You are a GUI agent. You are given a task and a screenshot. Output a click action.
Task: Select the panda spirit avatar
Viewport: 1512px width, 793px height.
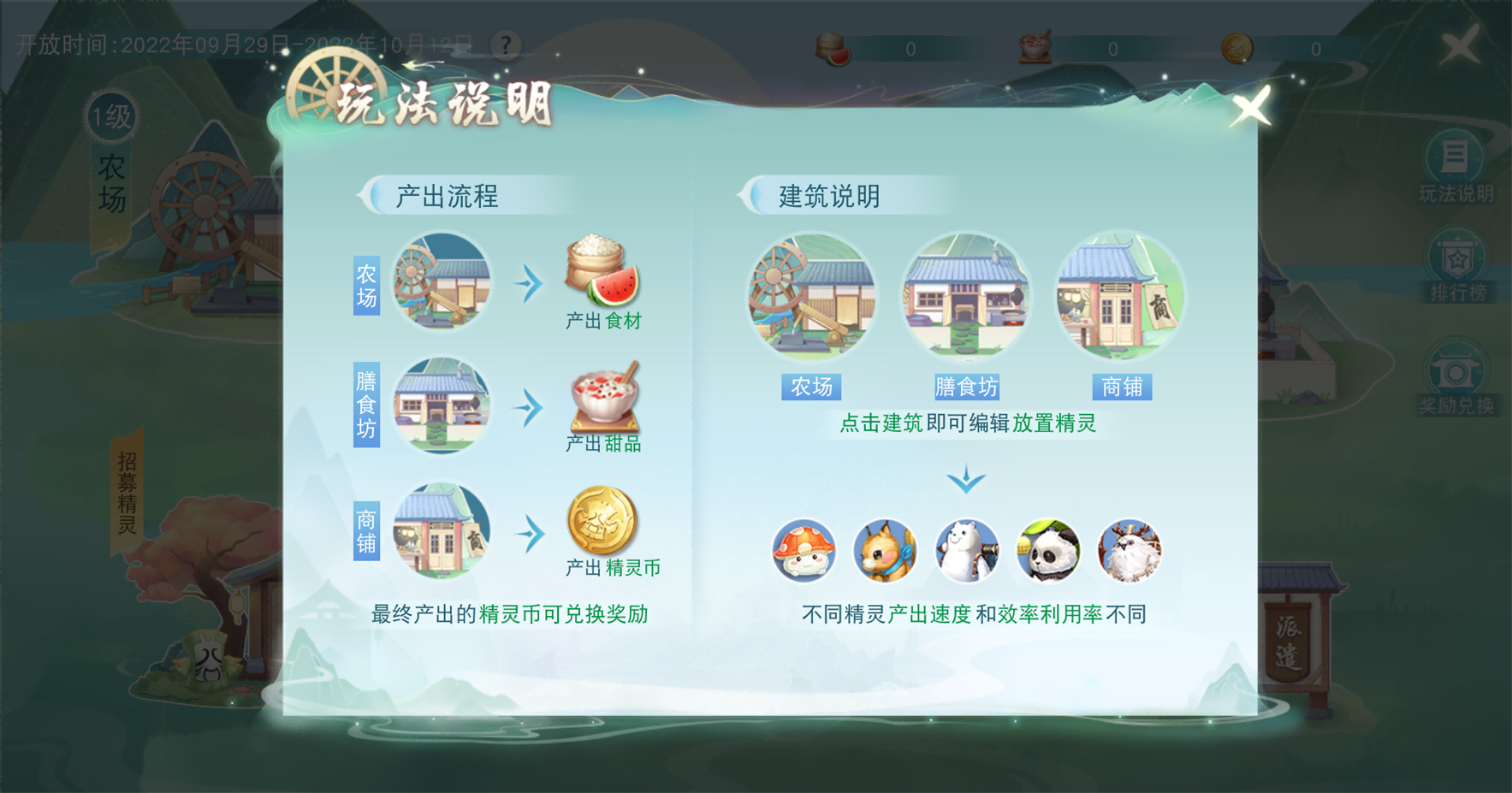(x=1049, y=553)
